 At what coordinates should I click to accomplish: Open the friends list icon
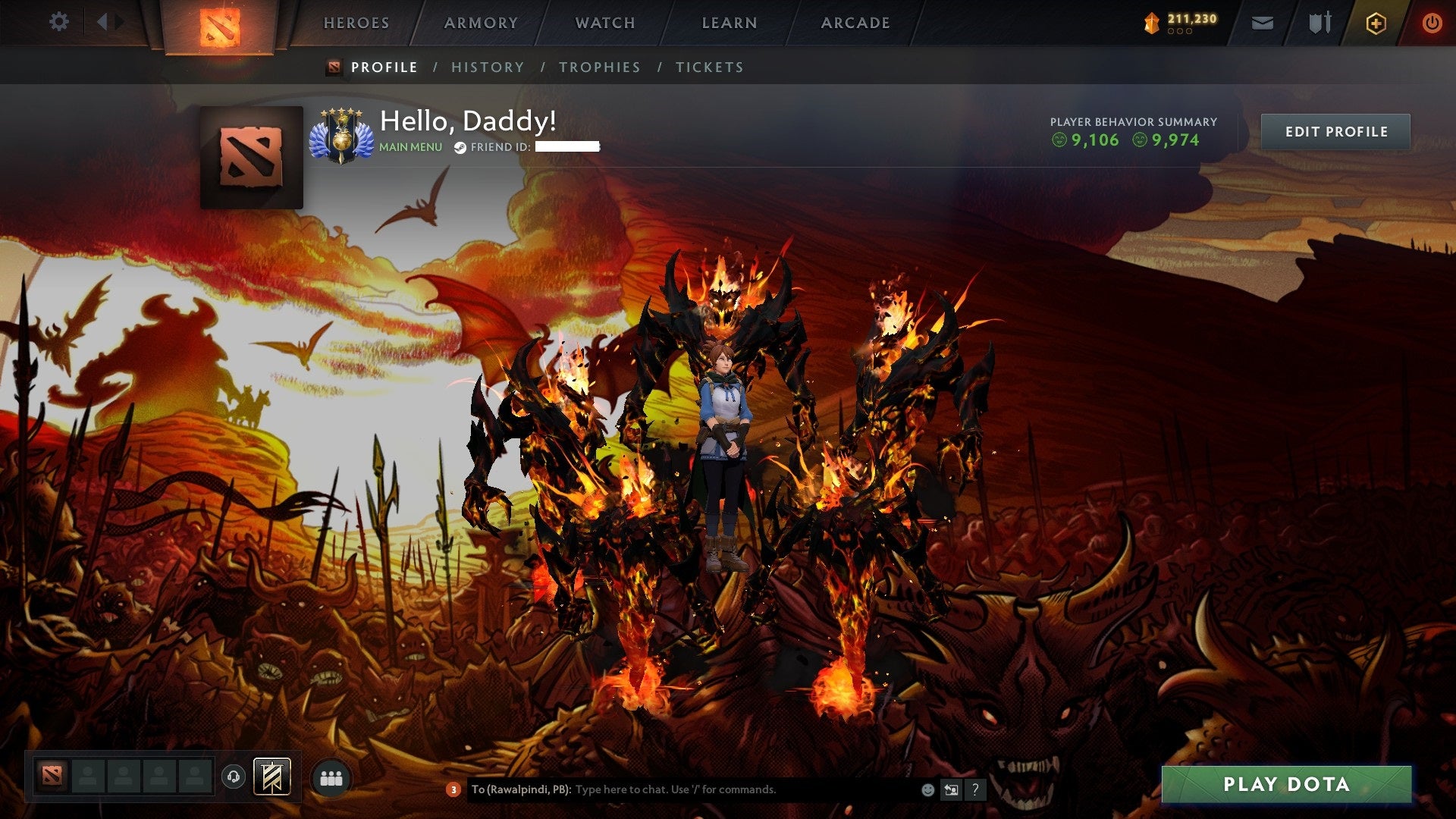[331, 777]
